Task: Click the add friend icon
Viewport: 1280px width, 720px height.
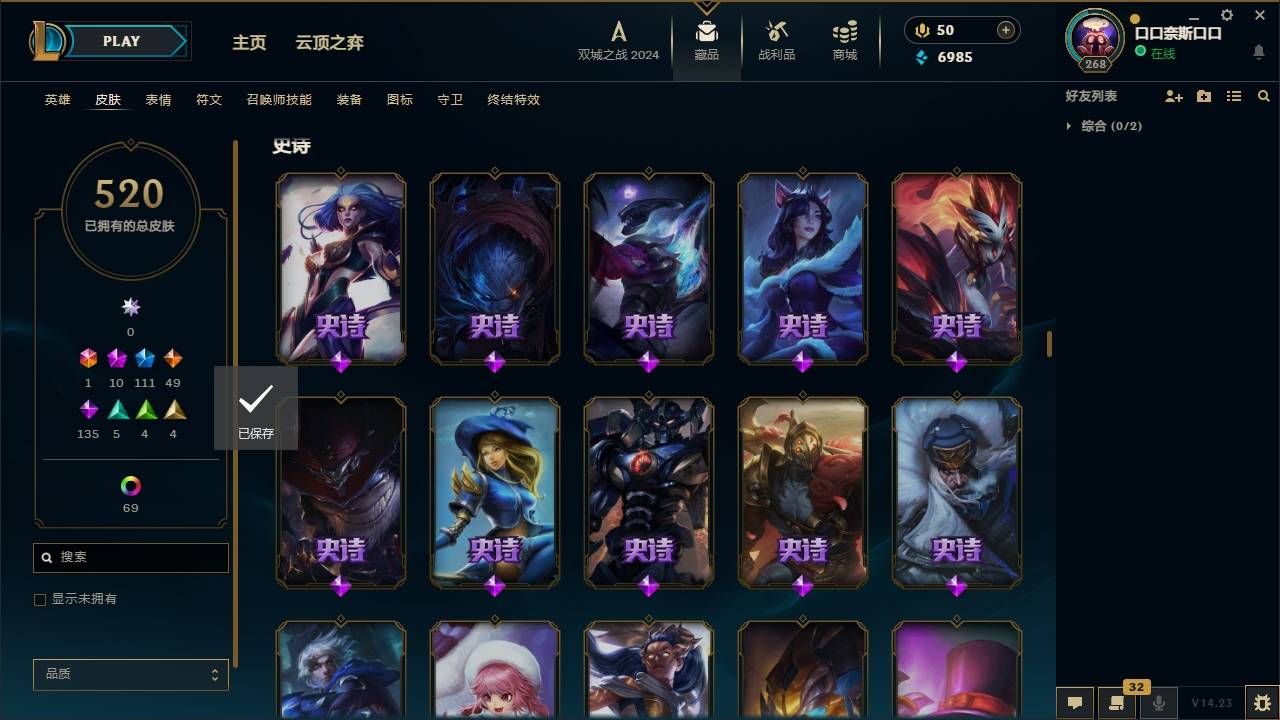Action: (x=1174, y=96)
